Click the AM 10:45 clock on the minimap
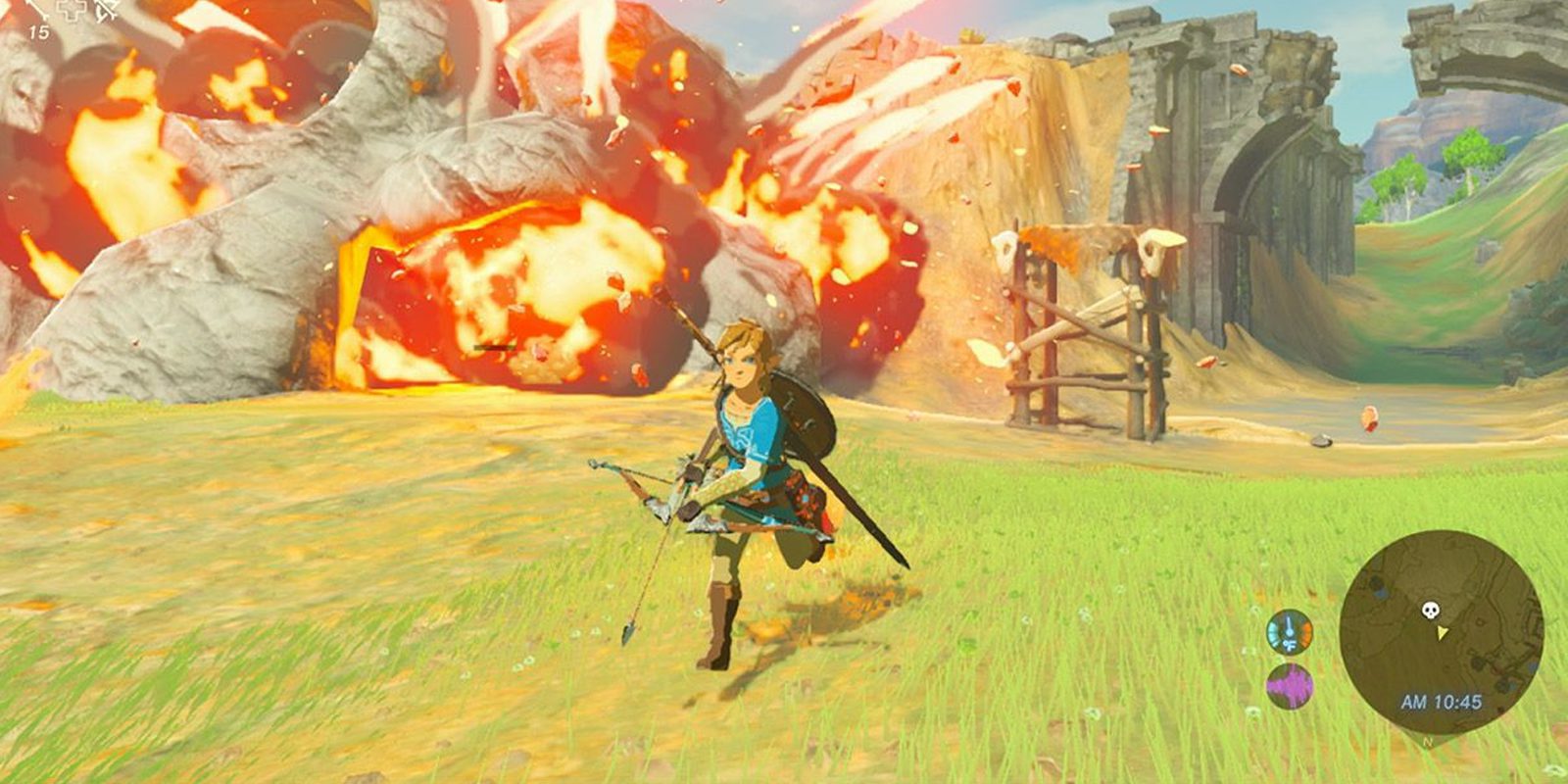 point(1441,702)
